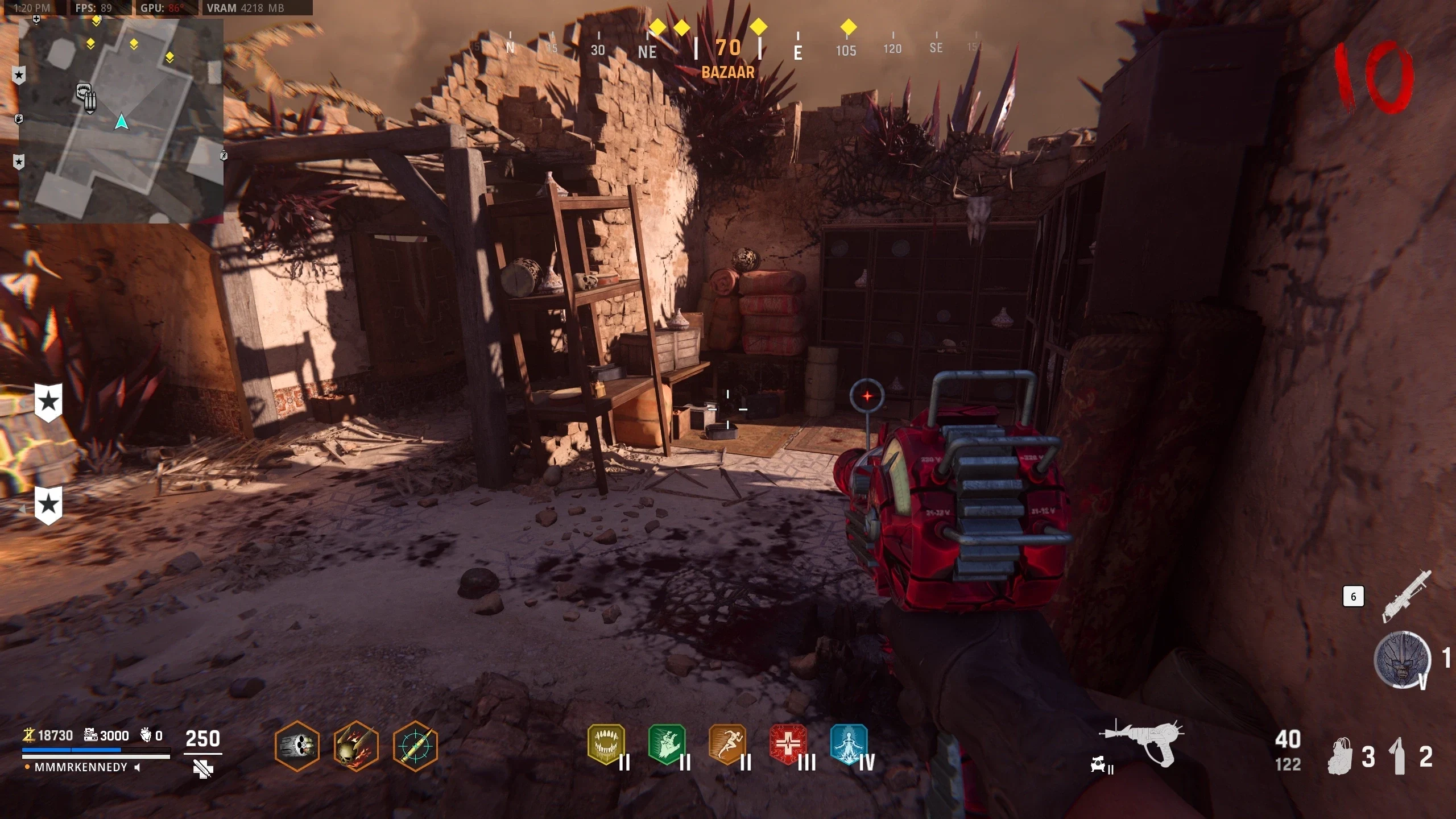Toggle the speaker icon beside MMMRKENNEDY
Viewport: 1456px width, 819px height.
point(137,767)
